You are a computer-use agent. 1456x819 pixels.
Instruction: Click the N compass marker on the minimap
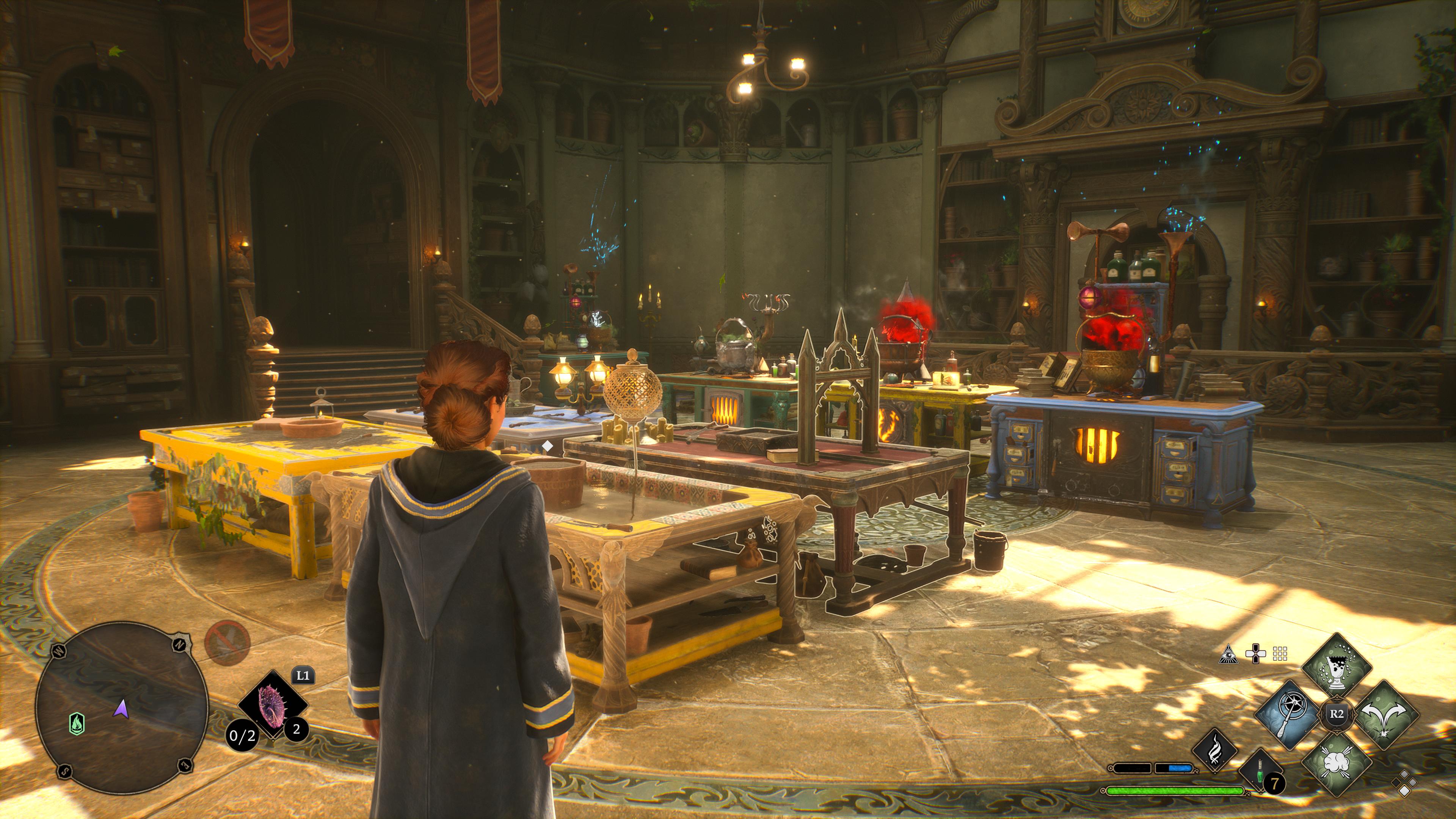coord(180,645)
